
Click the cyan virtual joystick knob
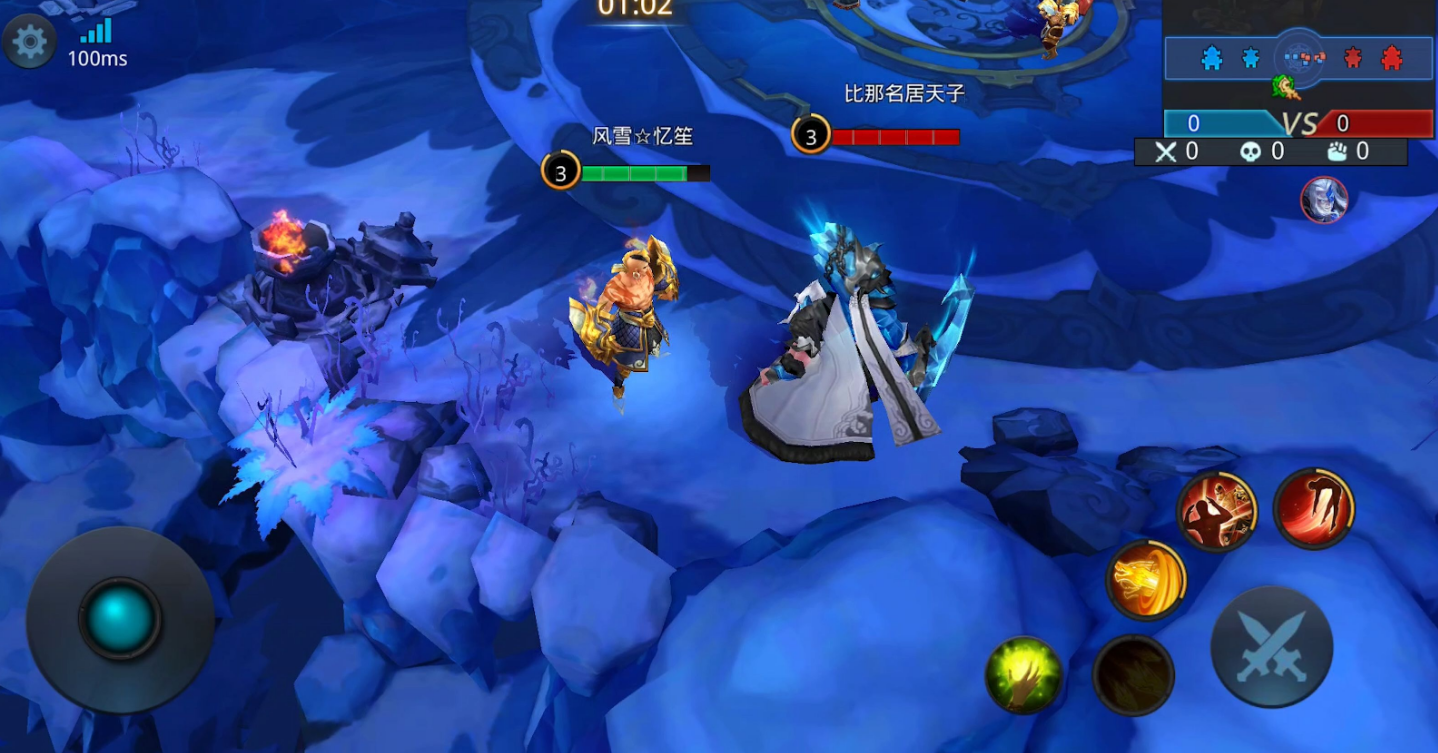coord(120,620)
